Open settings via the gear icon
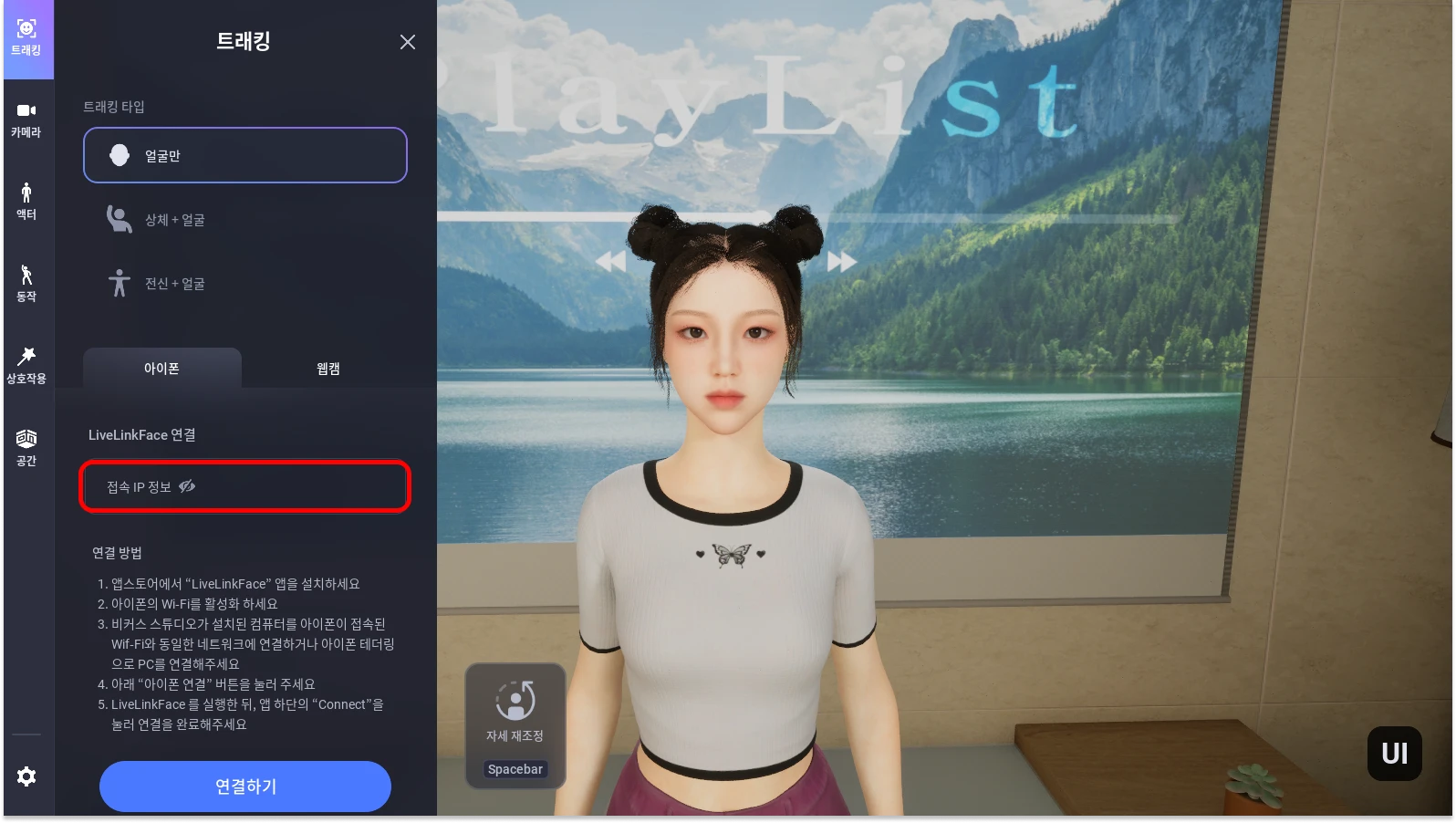This screenshot has height=823, width=1456. click(26, 776)
